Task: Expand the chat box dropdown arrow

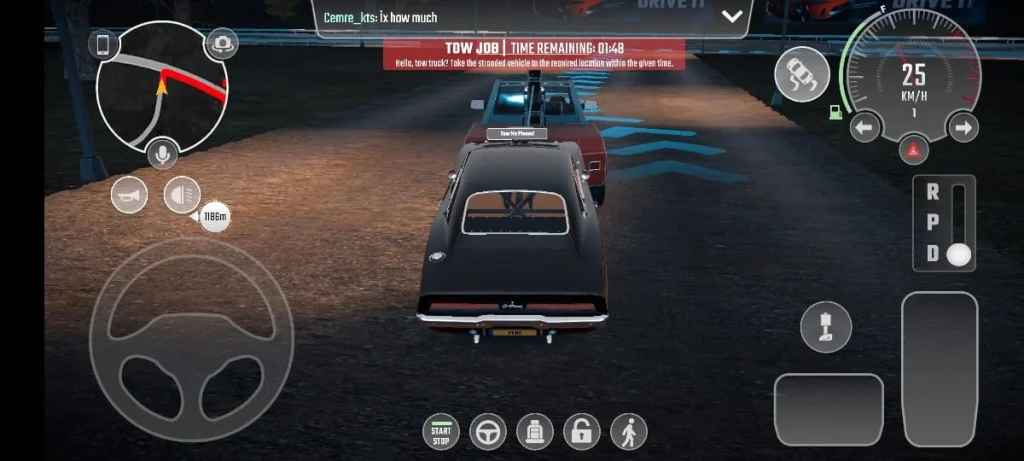Action: [732, 16]
